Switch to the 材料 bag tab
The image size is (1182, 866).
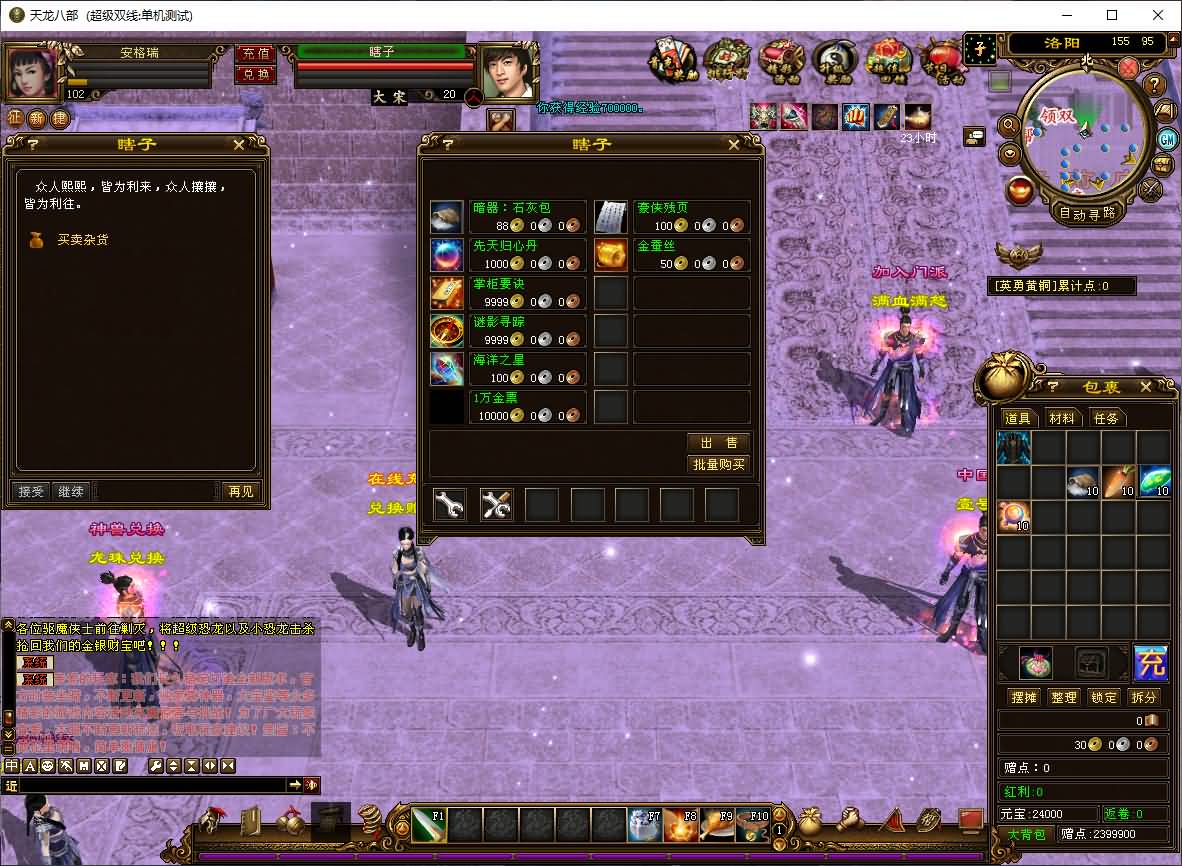(1061, 418)
